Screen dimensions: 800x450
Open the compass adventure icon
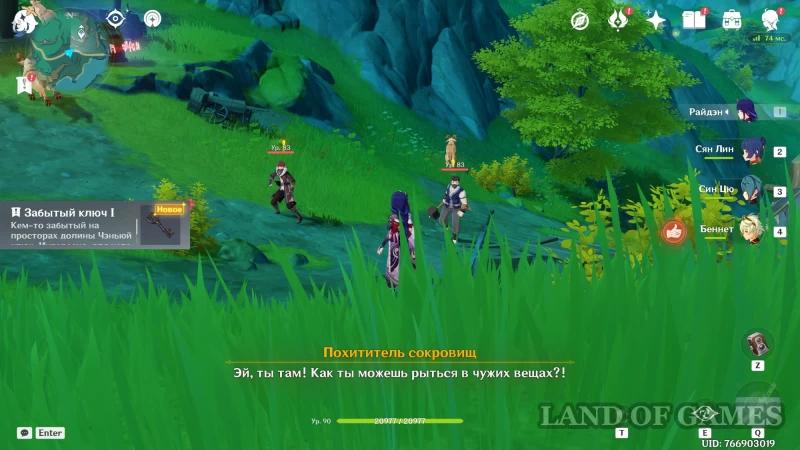tap(580, 20)
